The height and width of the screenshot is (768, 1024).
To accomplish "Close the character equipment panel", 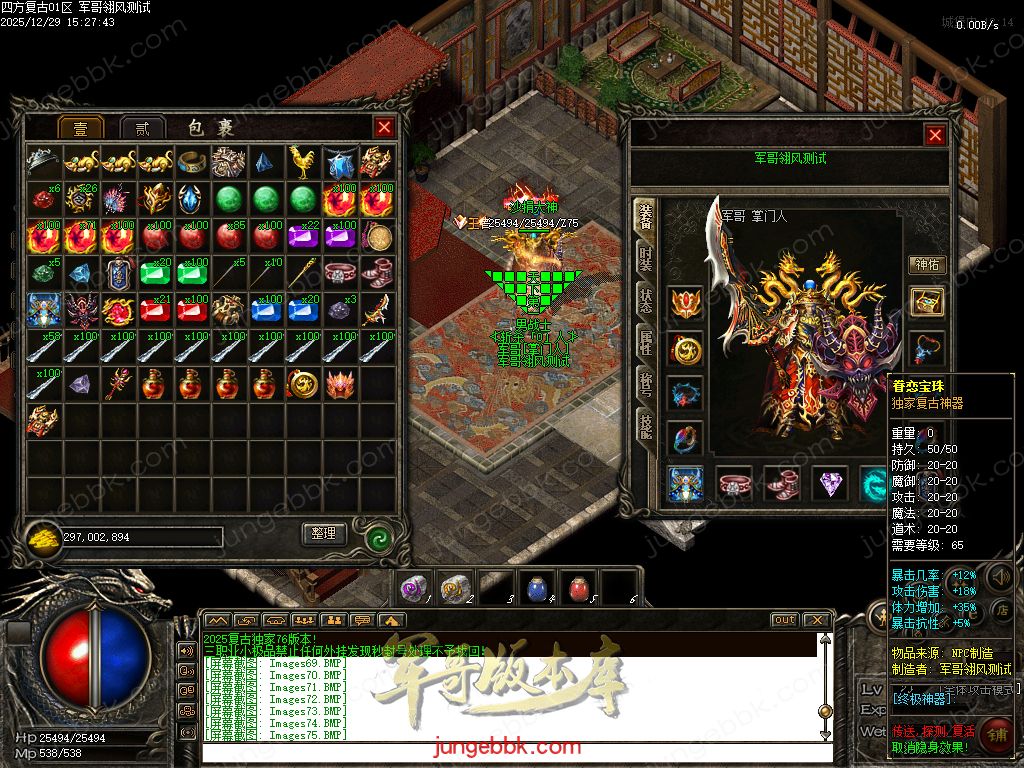I will (935, 135).
